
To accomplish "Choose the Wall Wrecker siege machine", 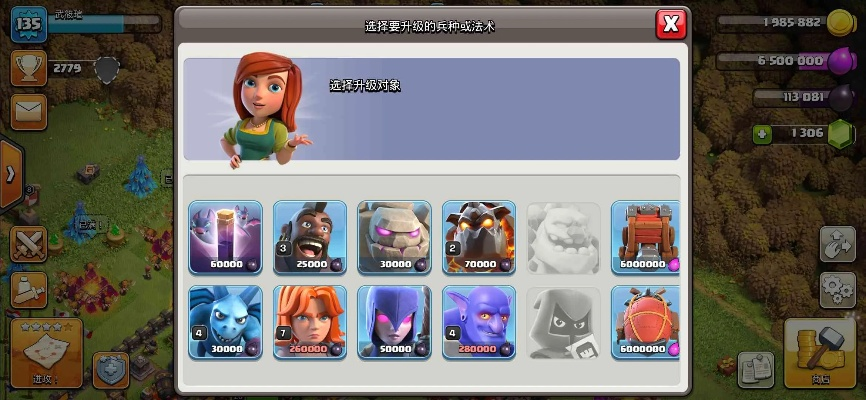I will coord(646,237).
